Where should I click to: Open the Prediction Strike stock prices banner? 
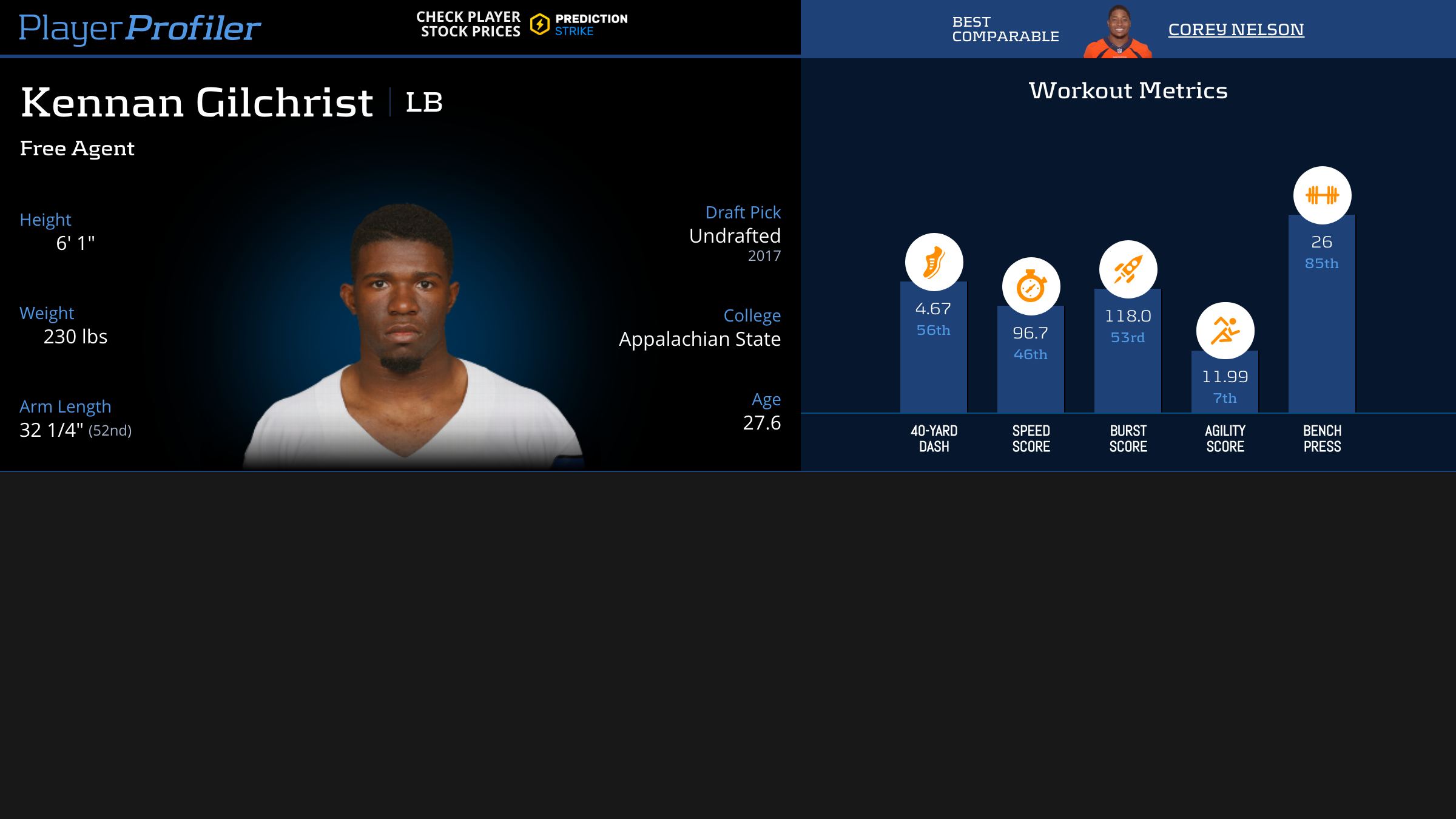[x=522, y=25]
